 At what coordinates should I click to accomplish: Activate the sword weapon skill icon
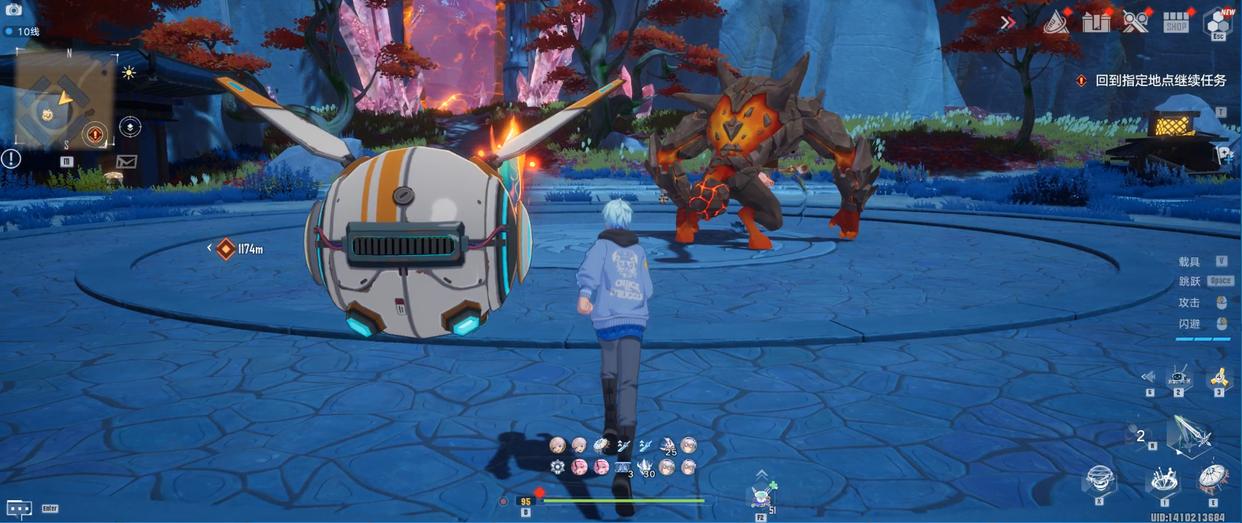pyautogui.click(x=1192, y=436)
